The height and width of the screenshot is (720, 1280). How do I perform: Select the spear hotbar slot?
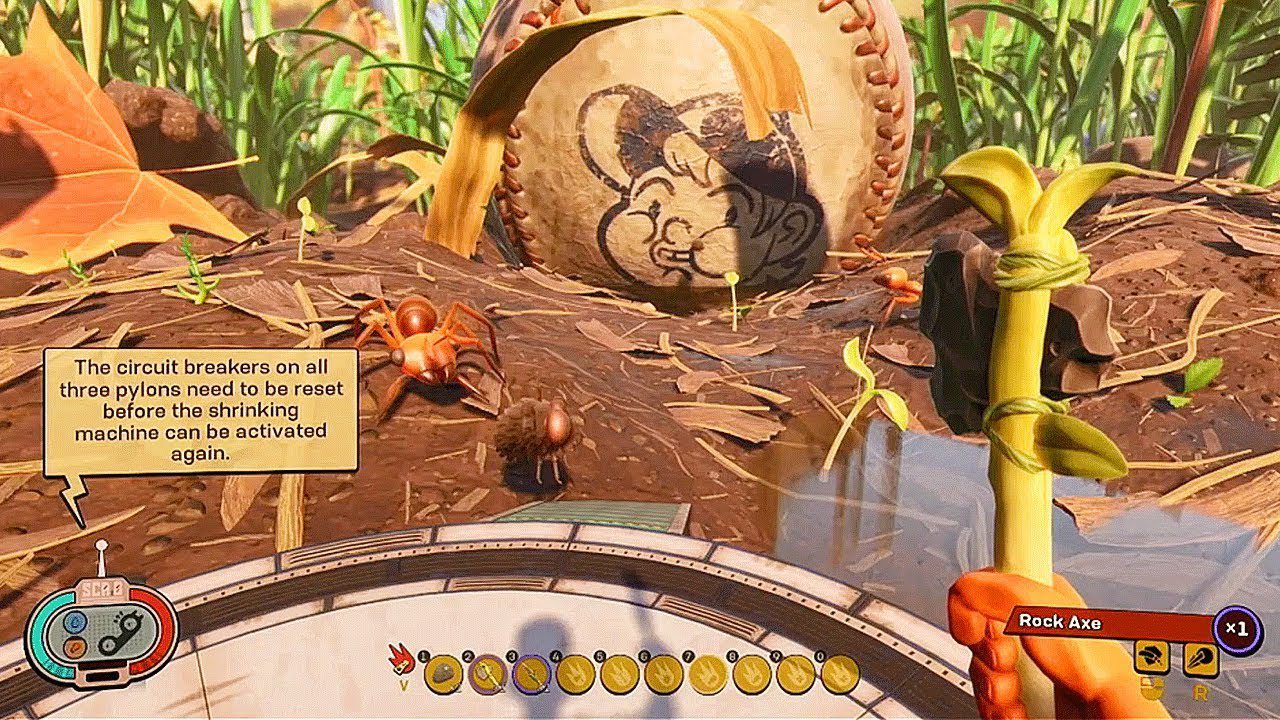click(x=531, y=676)
